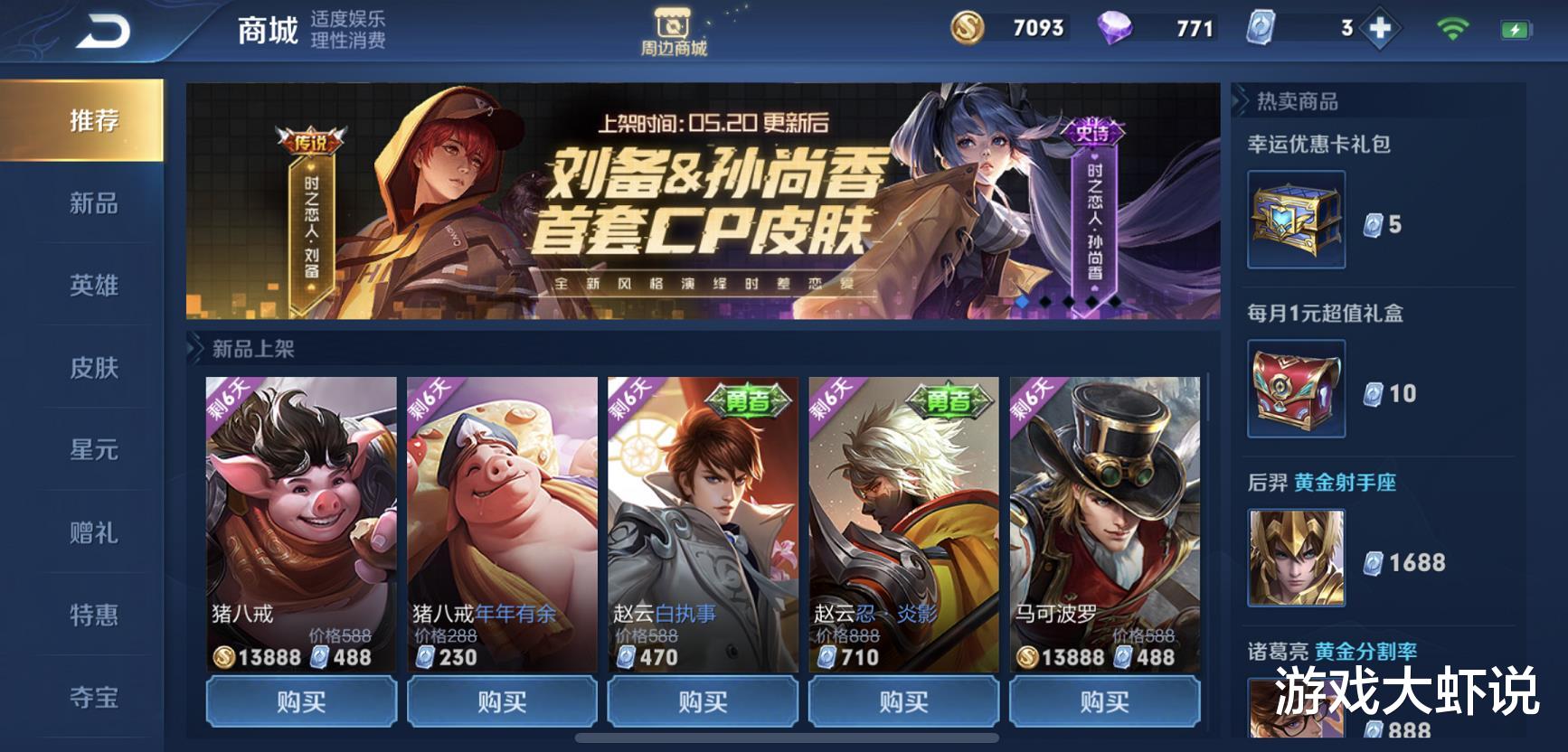1568x752 pixels.
Task: Open the 英雄 heroes category
Action: click(93, 286)
